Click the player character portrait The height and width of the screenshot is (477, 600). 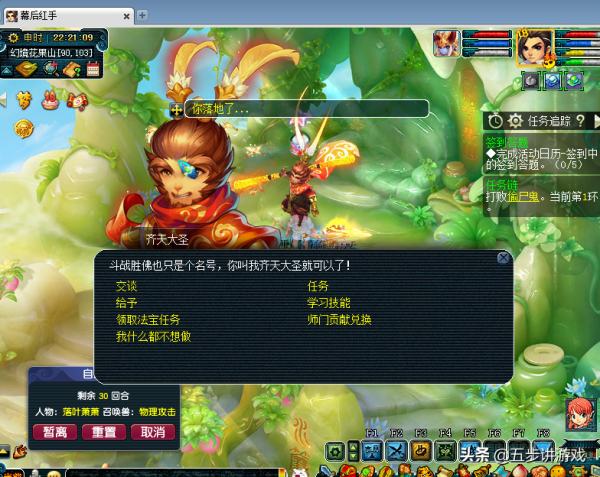(535, 49)
